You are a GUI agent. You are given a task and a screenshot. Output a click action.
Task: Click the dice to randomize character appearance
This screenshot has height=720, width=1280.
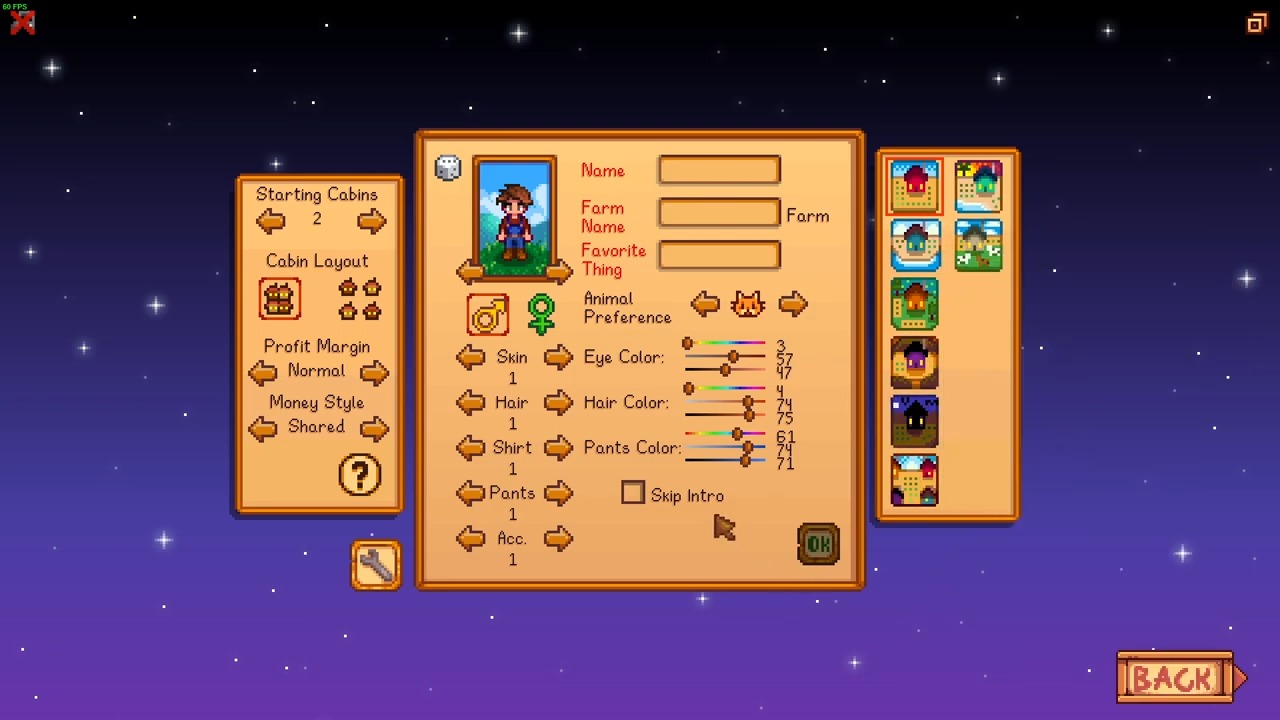click(447, 167)
